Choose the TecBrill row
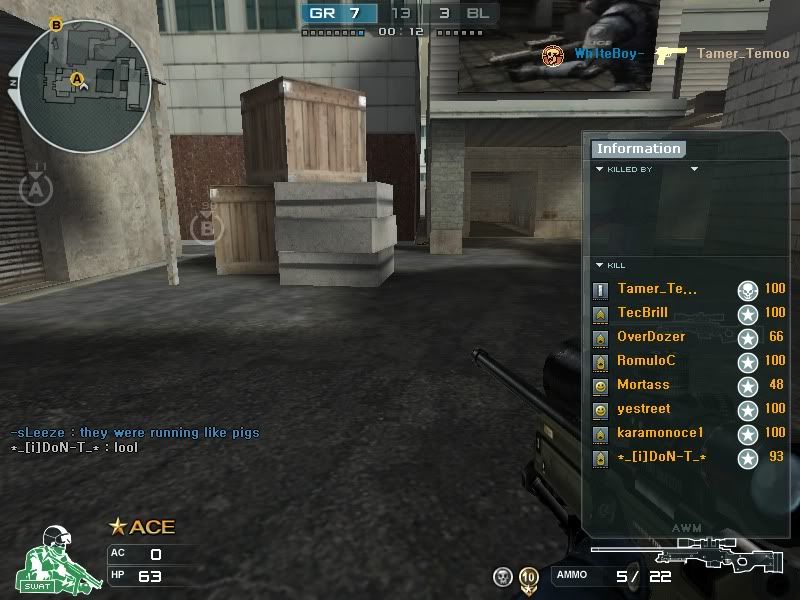This screenshot has width=800, height=600. (642, 313)
